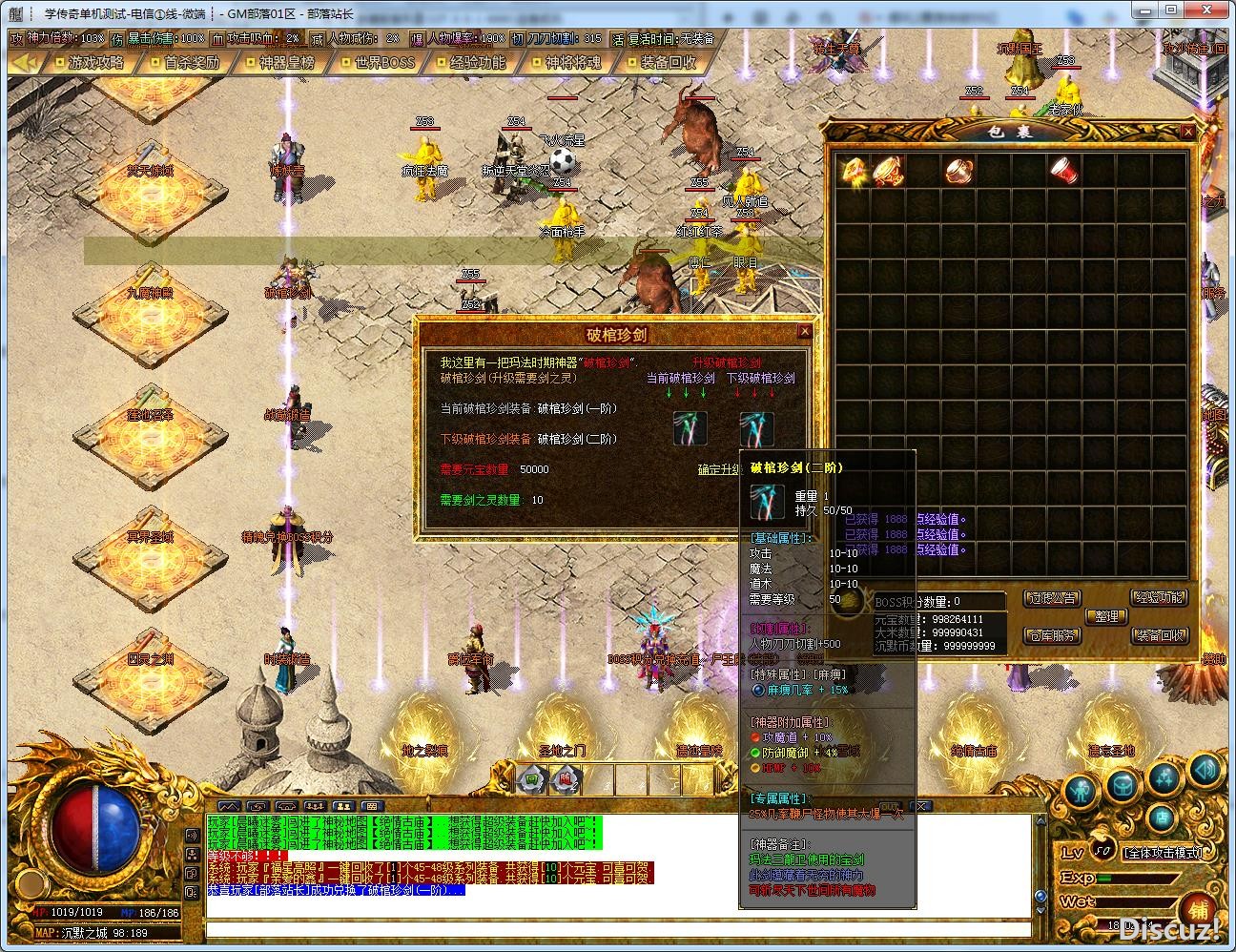Open the 首杀奖励 first-kill rewards menu
This screenshot has height=952, width=1236.
tap(192, 63)
